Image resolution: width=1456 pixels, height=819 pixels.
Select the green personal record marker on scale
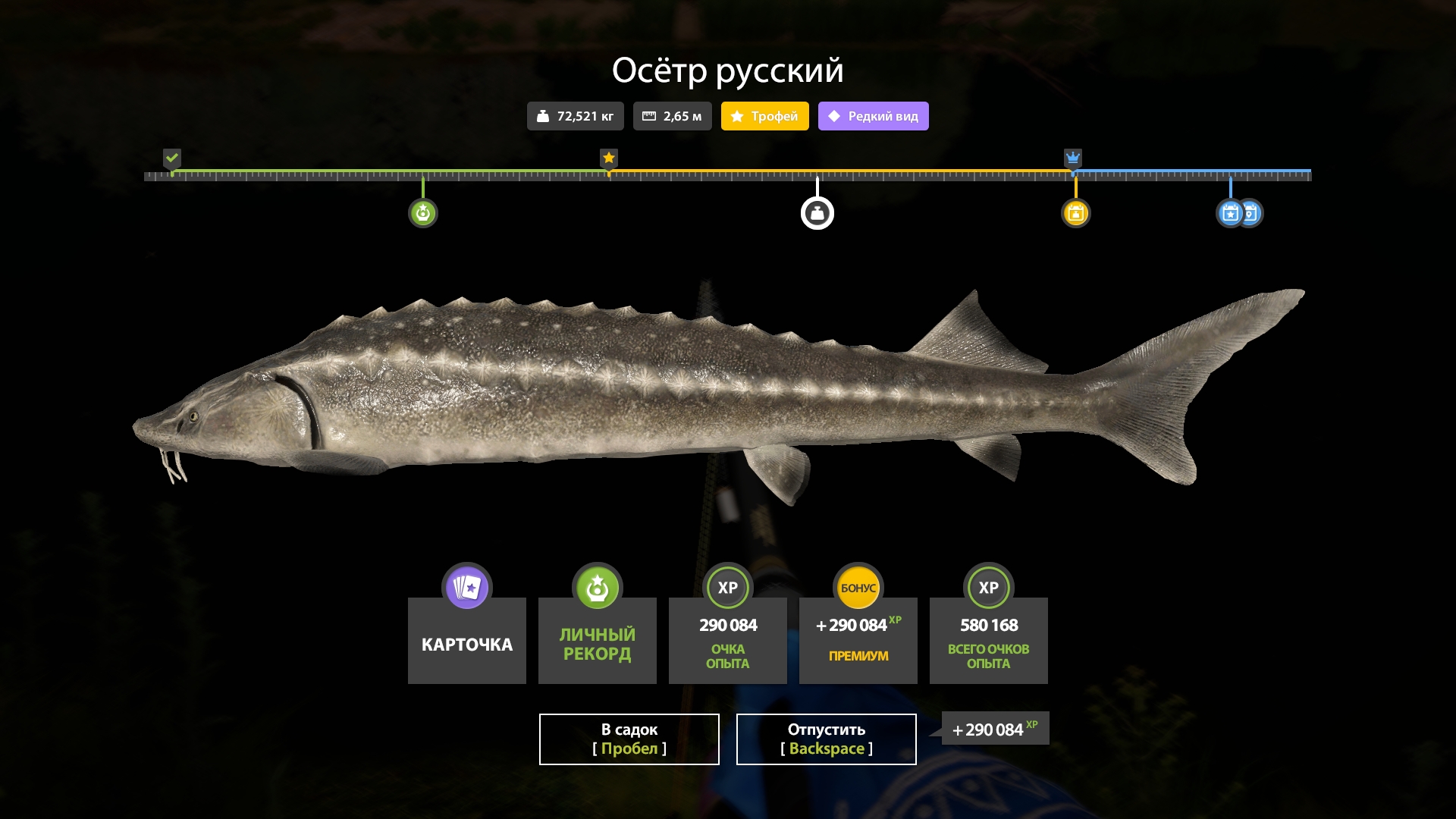tap(423, 213)
